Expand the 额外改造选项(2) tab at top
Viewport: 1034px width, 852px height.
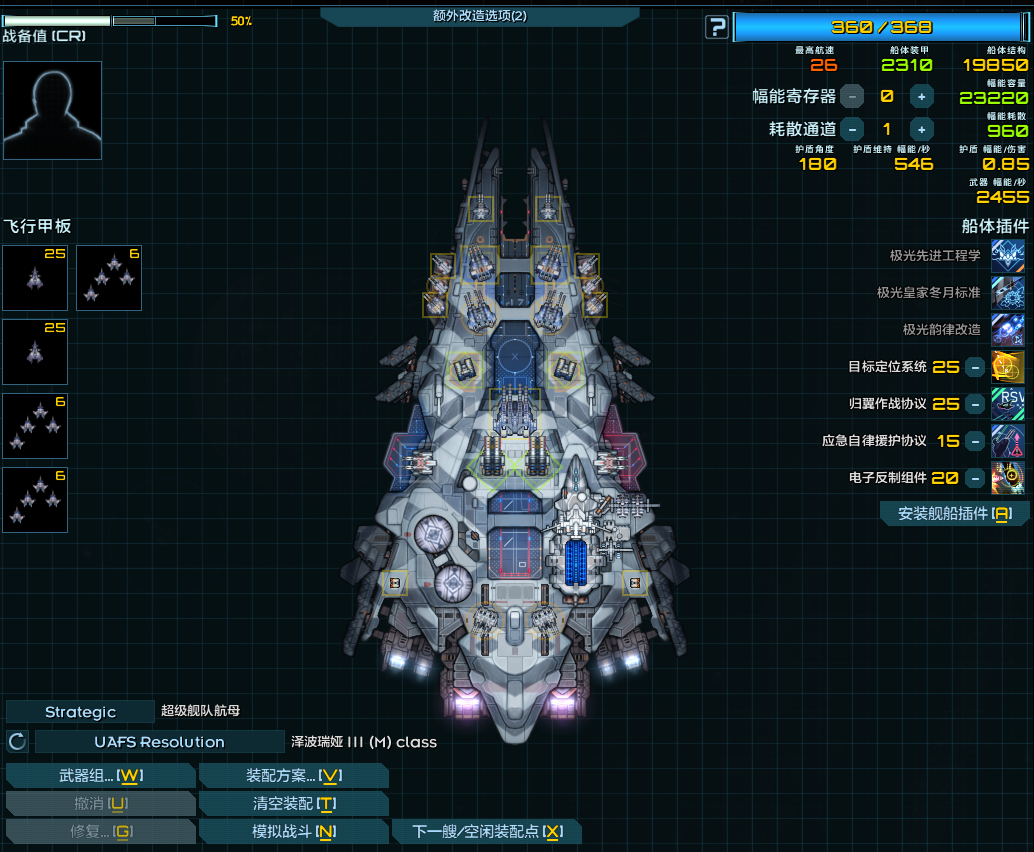click(480, 16)
